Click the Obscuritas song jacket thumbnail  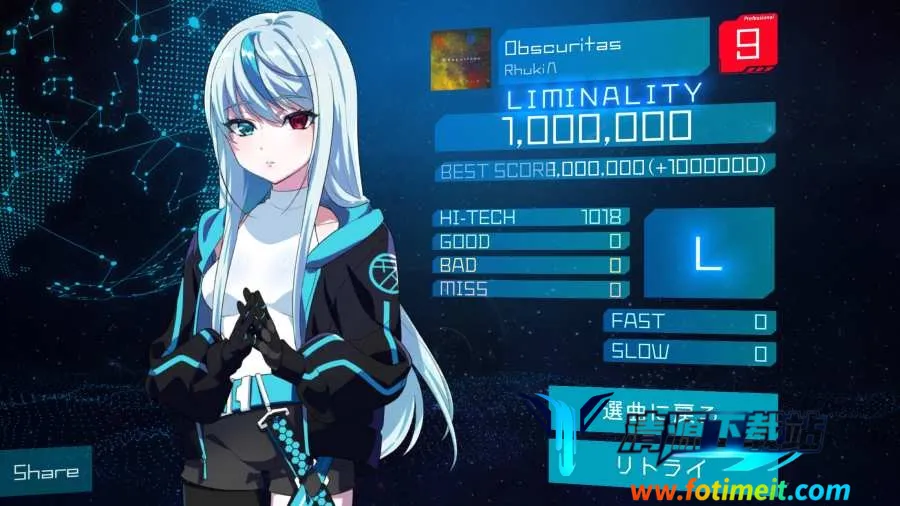tap(460, 60)
